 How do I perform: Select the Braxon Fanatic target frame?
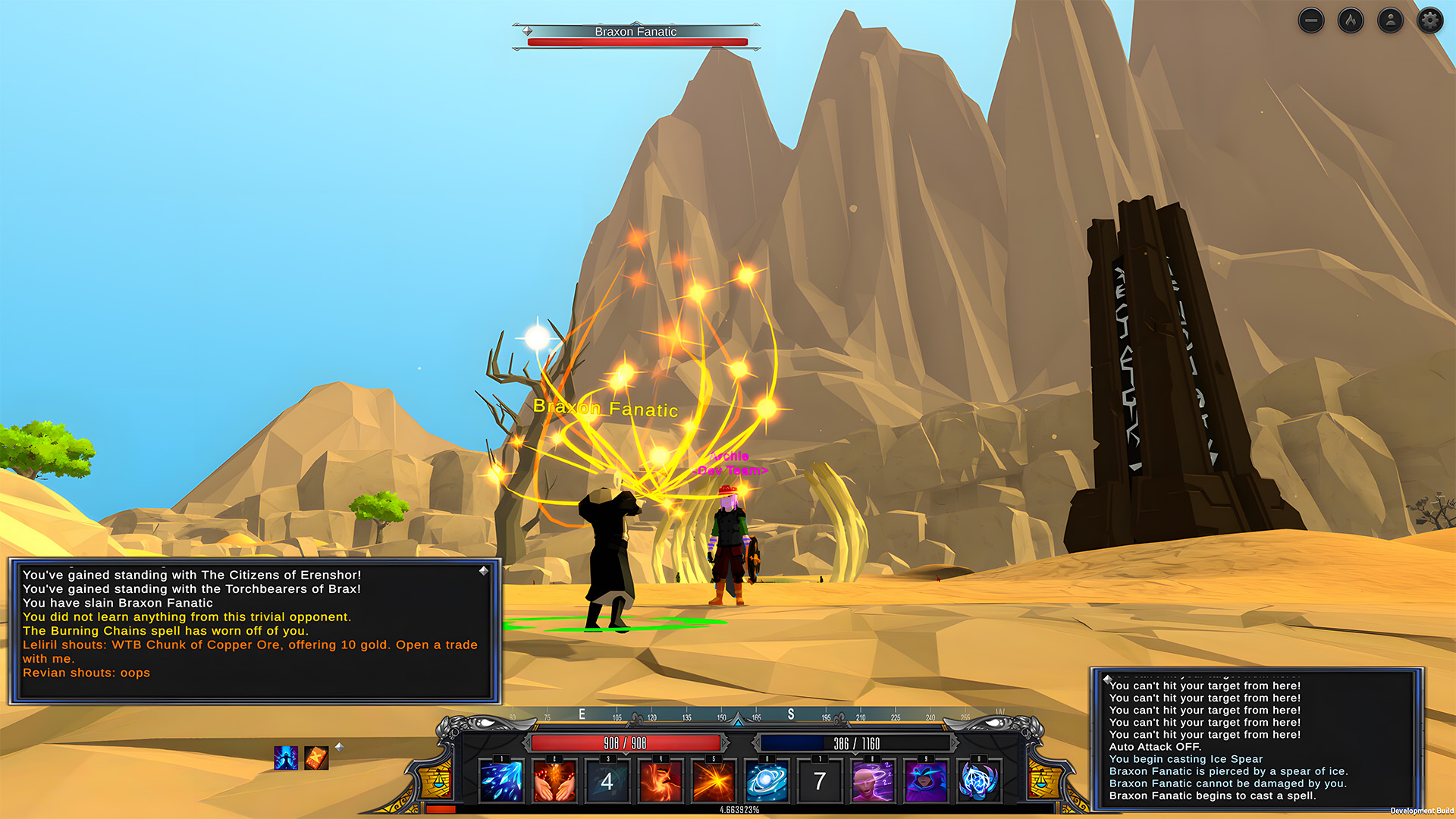[636, 36]
